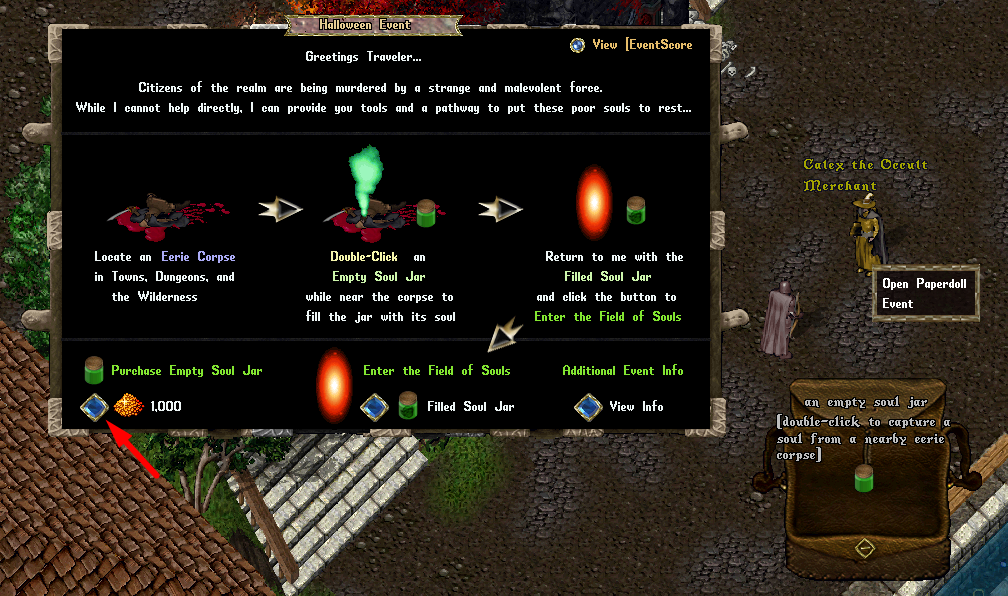This screenshot has width=1008, height=596.
Task: Minimize the backpack using its diamond button
Action: point(865,548)
